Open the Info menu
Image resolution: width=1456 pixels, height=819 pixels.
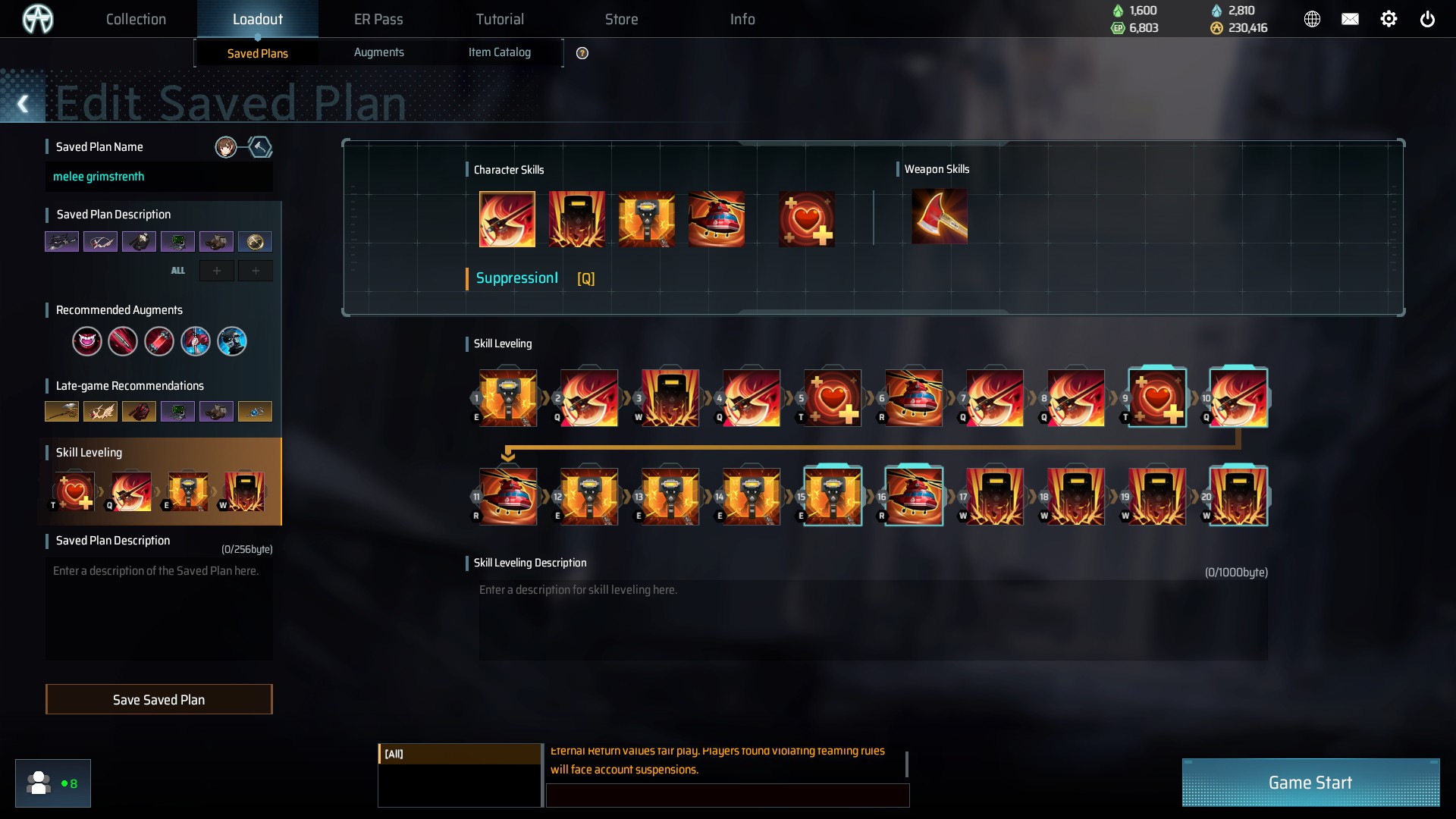point(742,19)
